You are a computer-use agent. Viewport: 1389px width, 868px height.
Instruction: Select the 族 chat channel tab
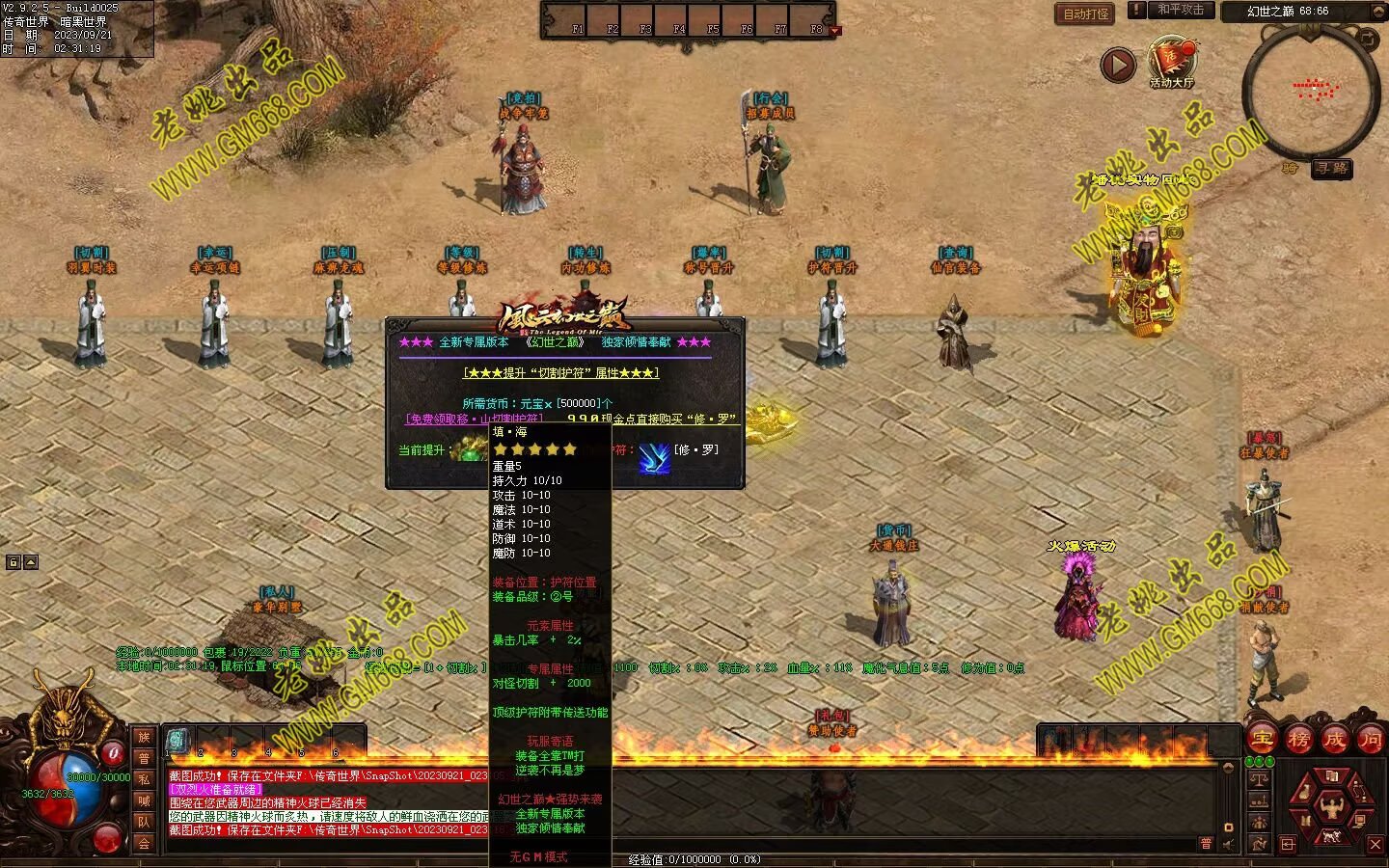[144, 738]
